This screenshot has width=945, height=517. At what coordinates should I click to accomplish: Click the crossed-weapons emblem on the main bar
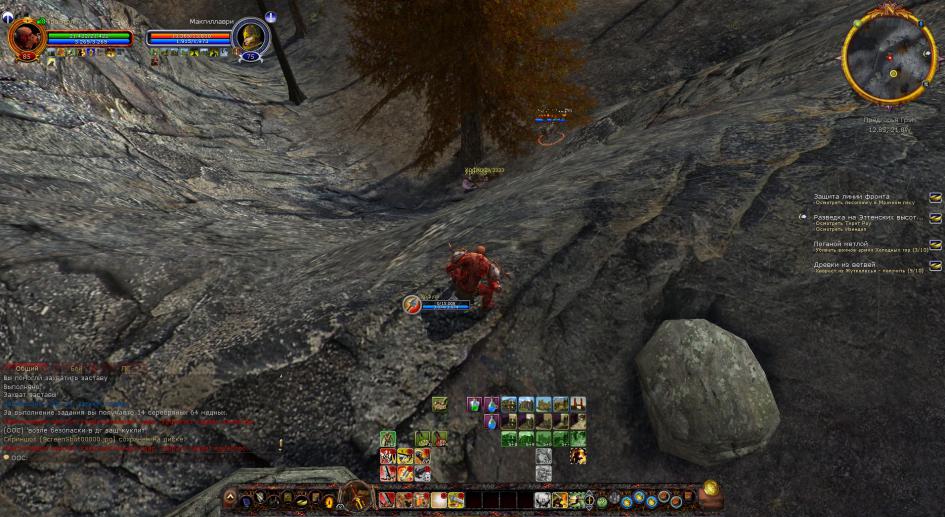pos(355,495)
